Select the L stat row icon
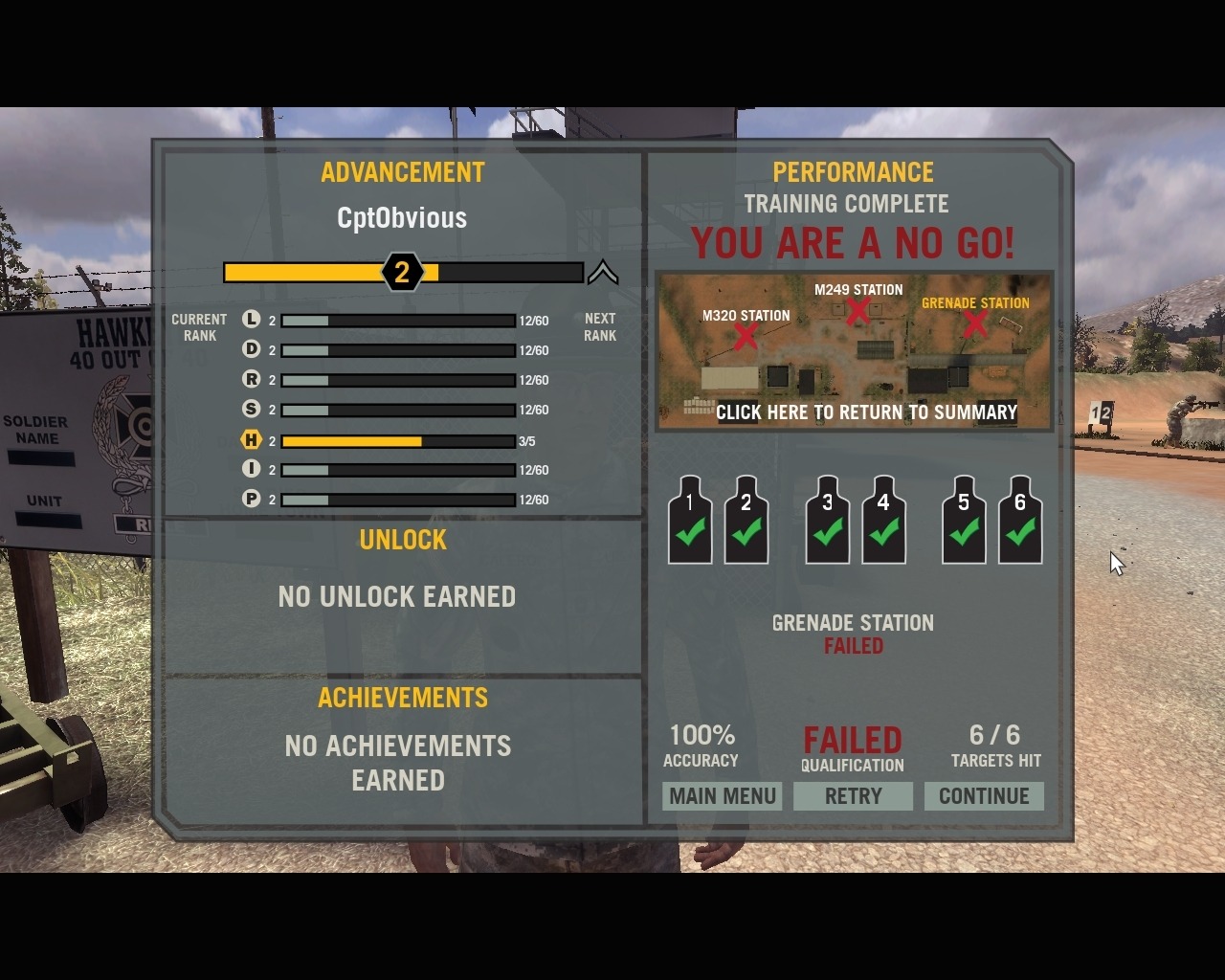 coord(251,320)
